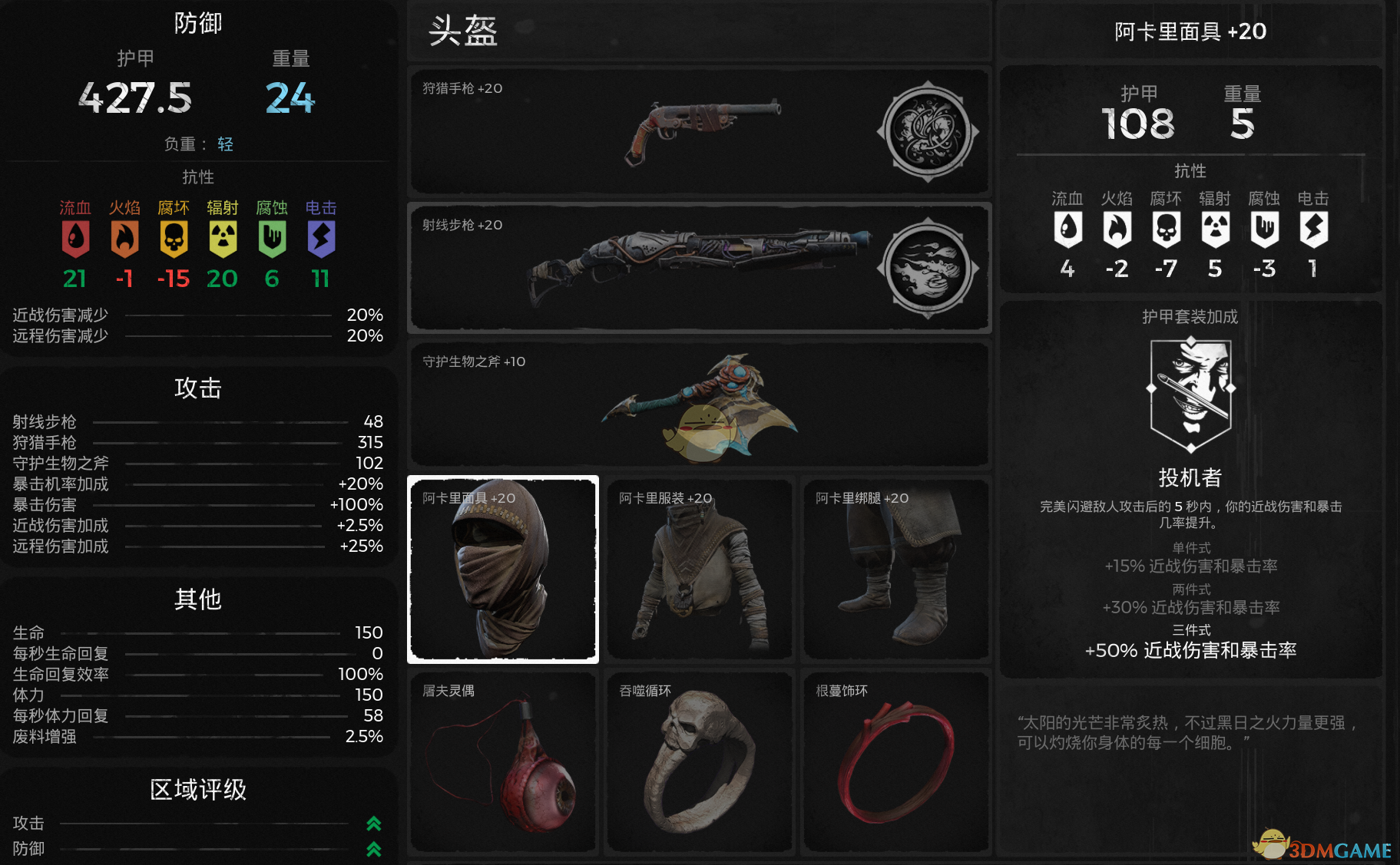Select the 阿卡里绑腿 +20 leg slot
1400x865 pixels.
895,569
